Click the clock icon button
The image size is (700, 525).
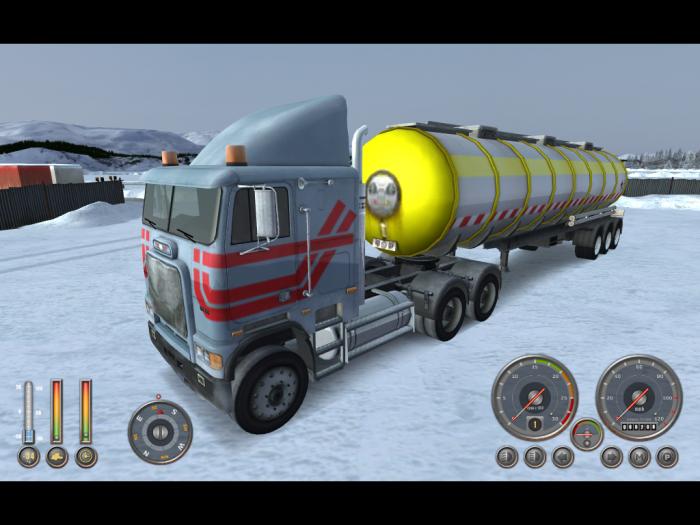coord(86,457)
